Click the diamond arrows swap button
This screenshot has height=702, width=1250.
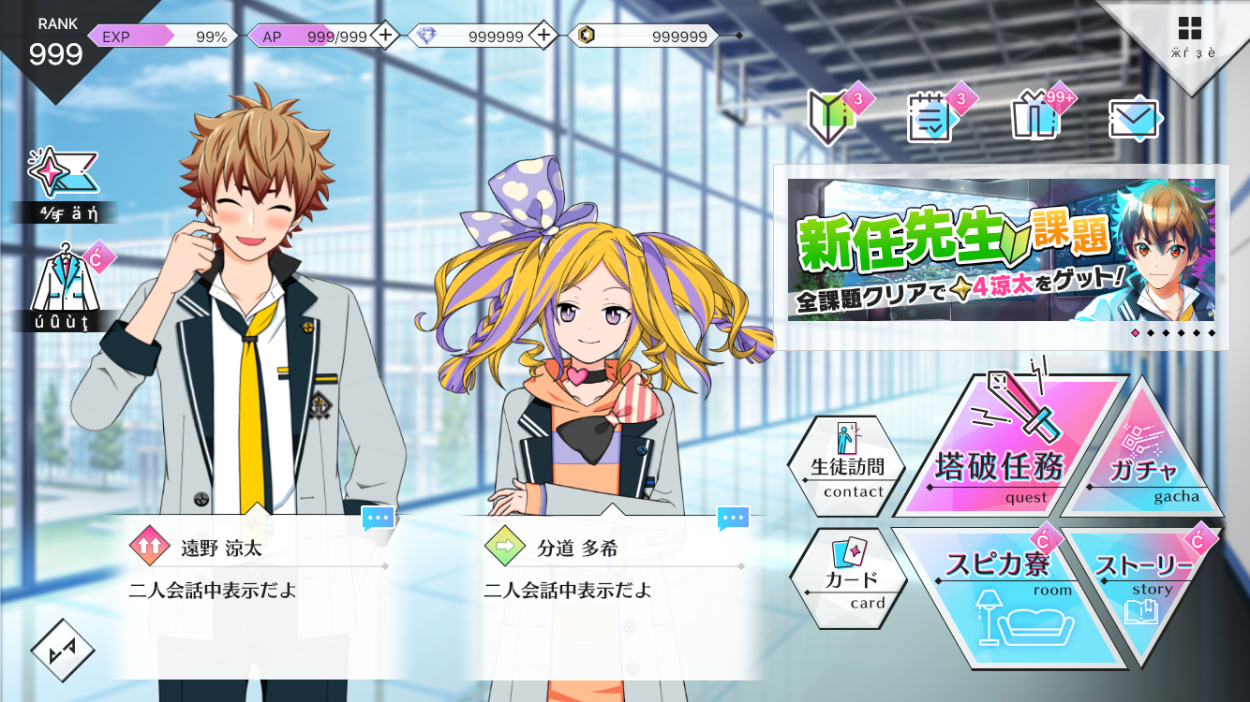pyautogui.click(x=62, y=651)
